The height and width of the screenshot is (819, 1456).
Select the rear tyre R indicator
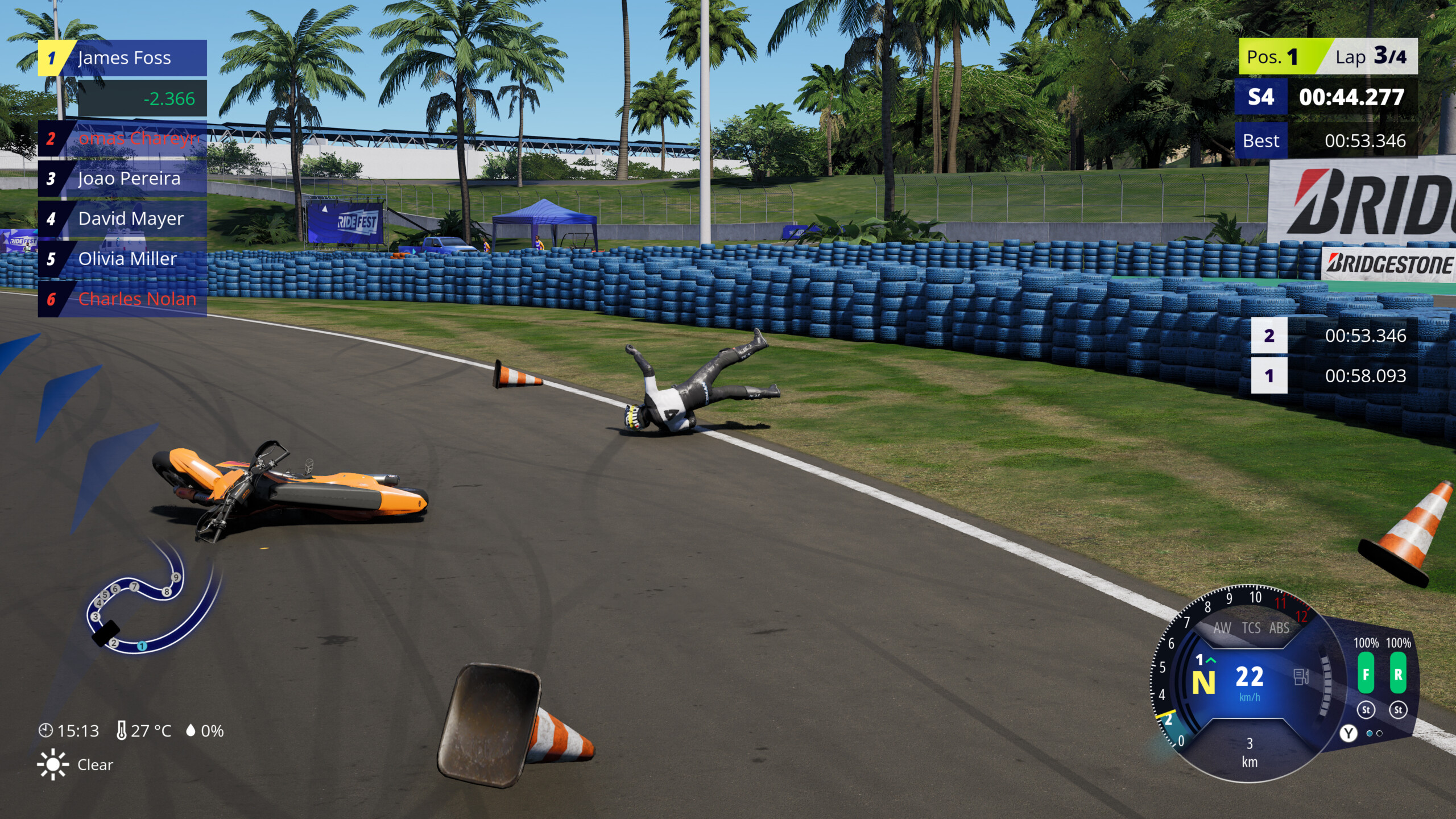pos(1398,674)
